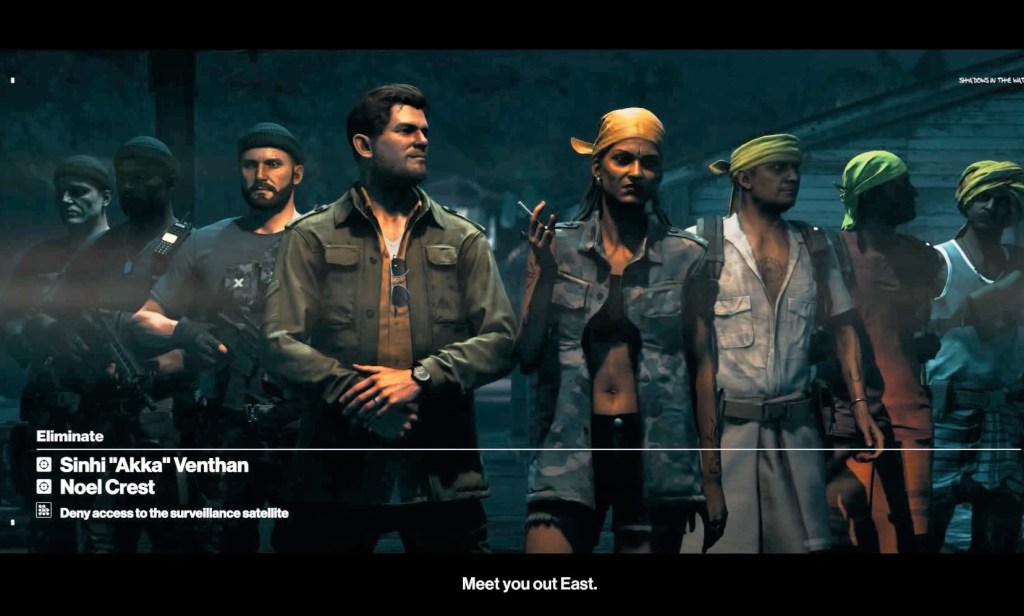Select the surveillance satellite objective

[173, 513]
